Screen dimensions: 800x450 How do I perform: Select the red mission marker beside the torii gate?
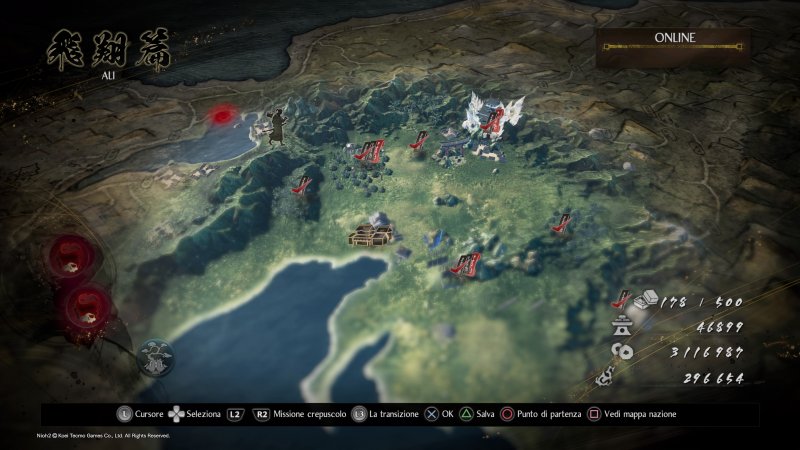coord(421,139)
